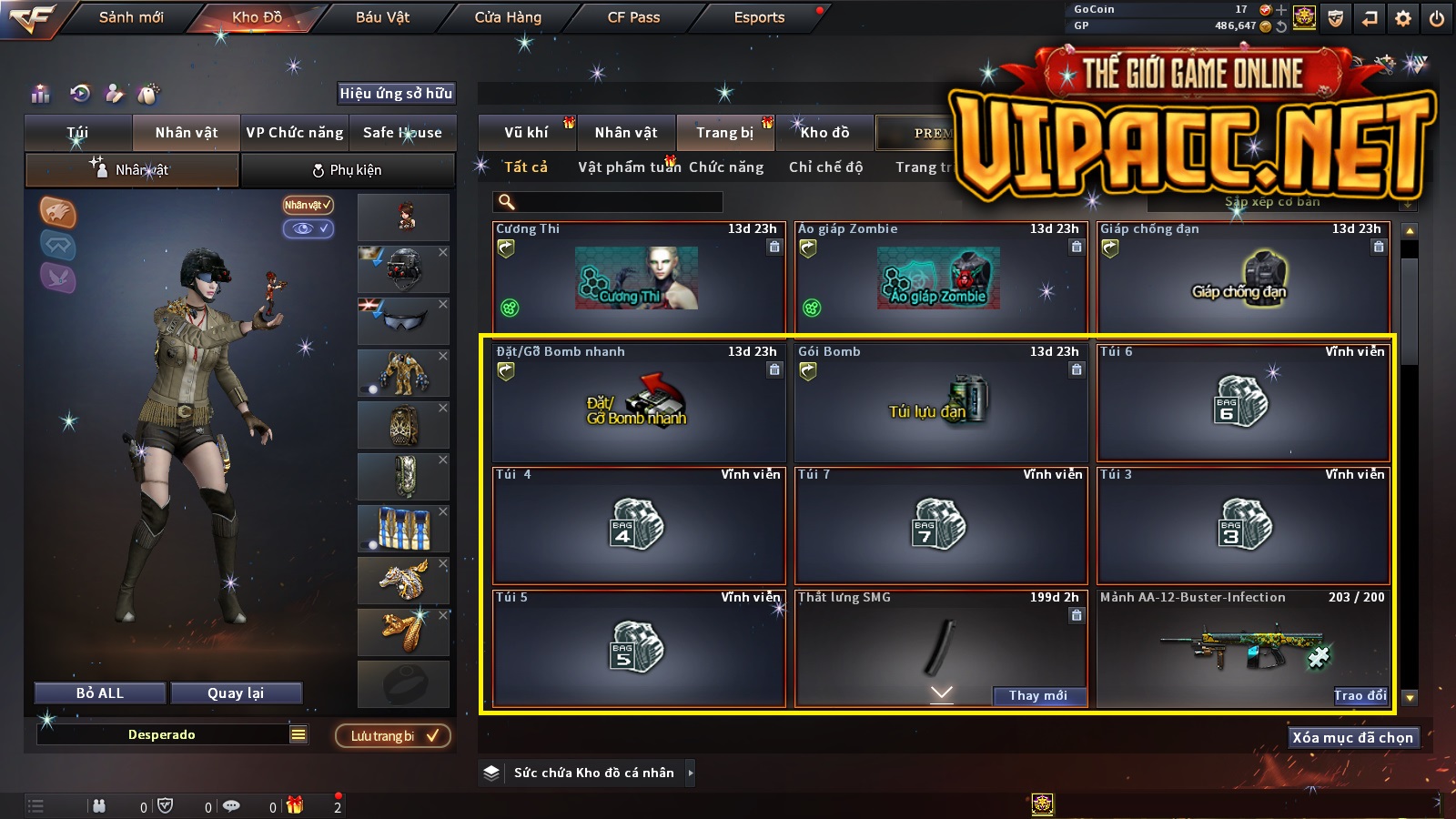Pick the Giáp chống đạn armor card
The width and height of the screenshot is (1456, 819).
click(1243, 278)
